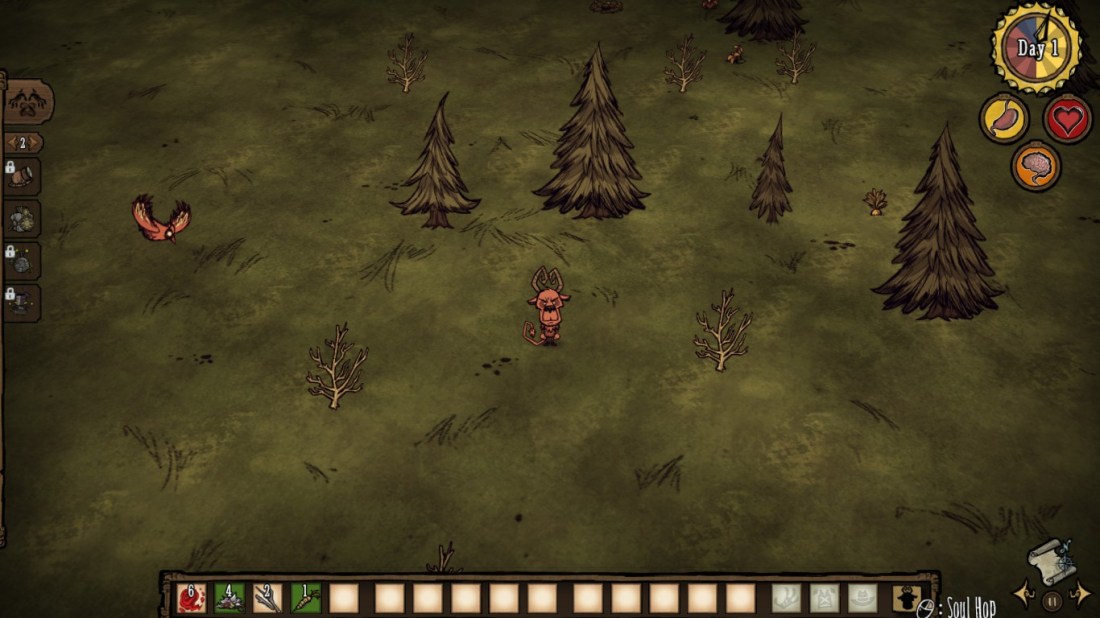Select the red soul stack of 6
This screenshot has width=1100, height=618.
(x=191, y=598)
